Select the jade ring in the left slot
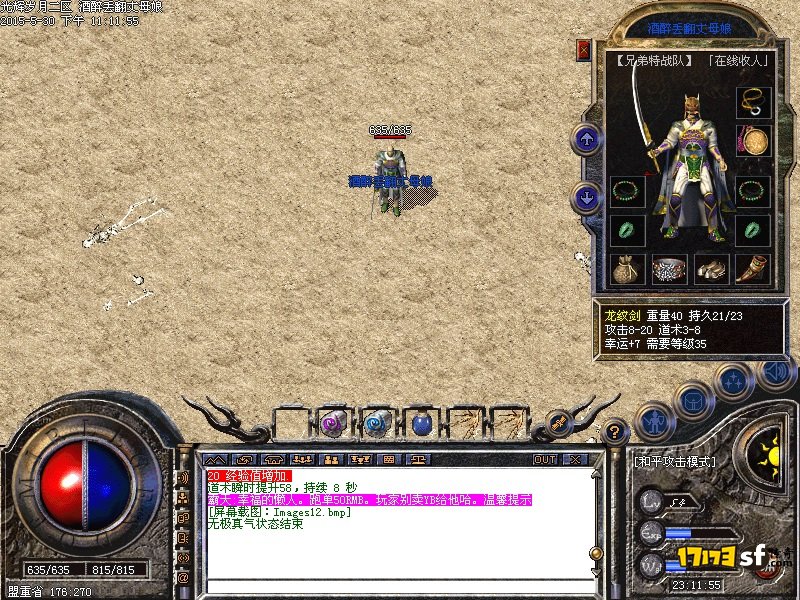Viewport: 800px width, 600px height. [627, 229]
